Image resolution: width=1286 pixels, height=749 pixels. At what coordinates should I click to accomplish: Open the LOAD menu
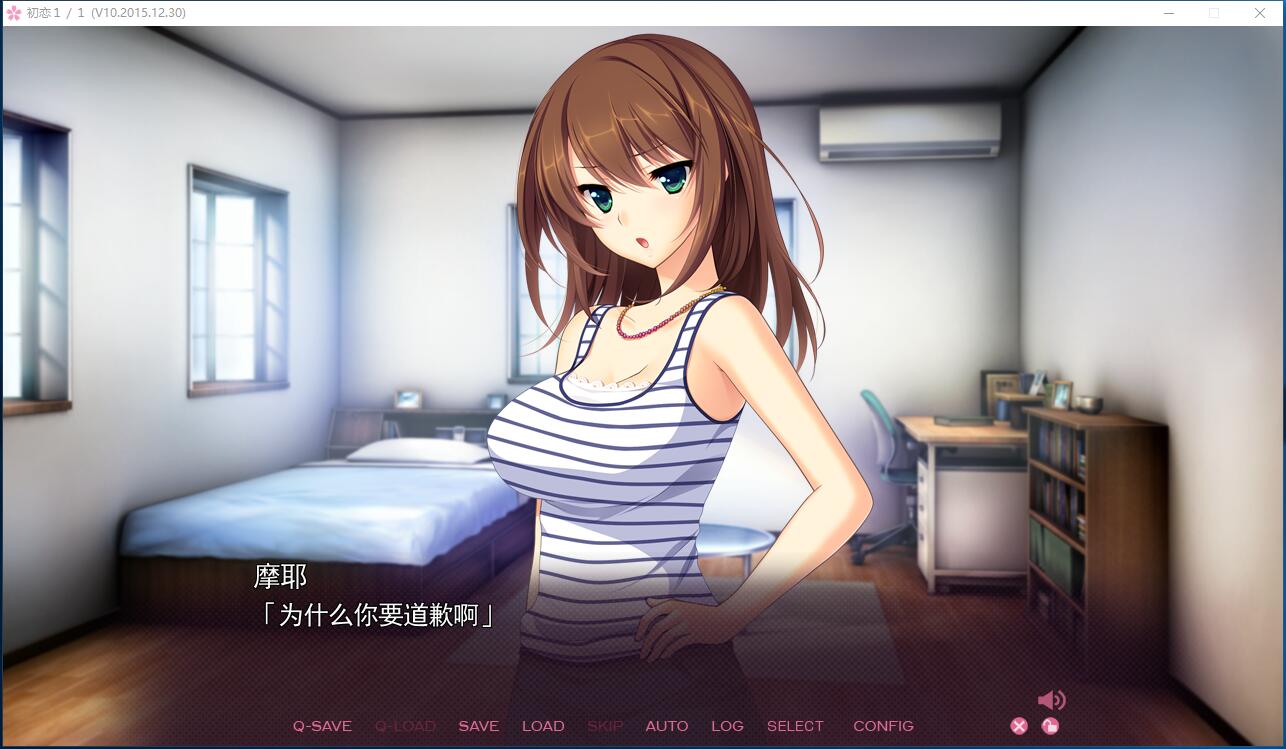click(x=543, y=726)
